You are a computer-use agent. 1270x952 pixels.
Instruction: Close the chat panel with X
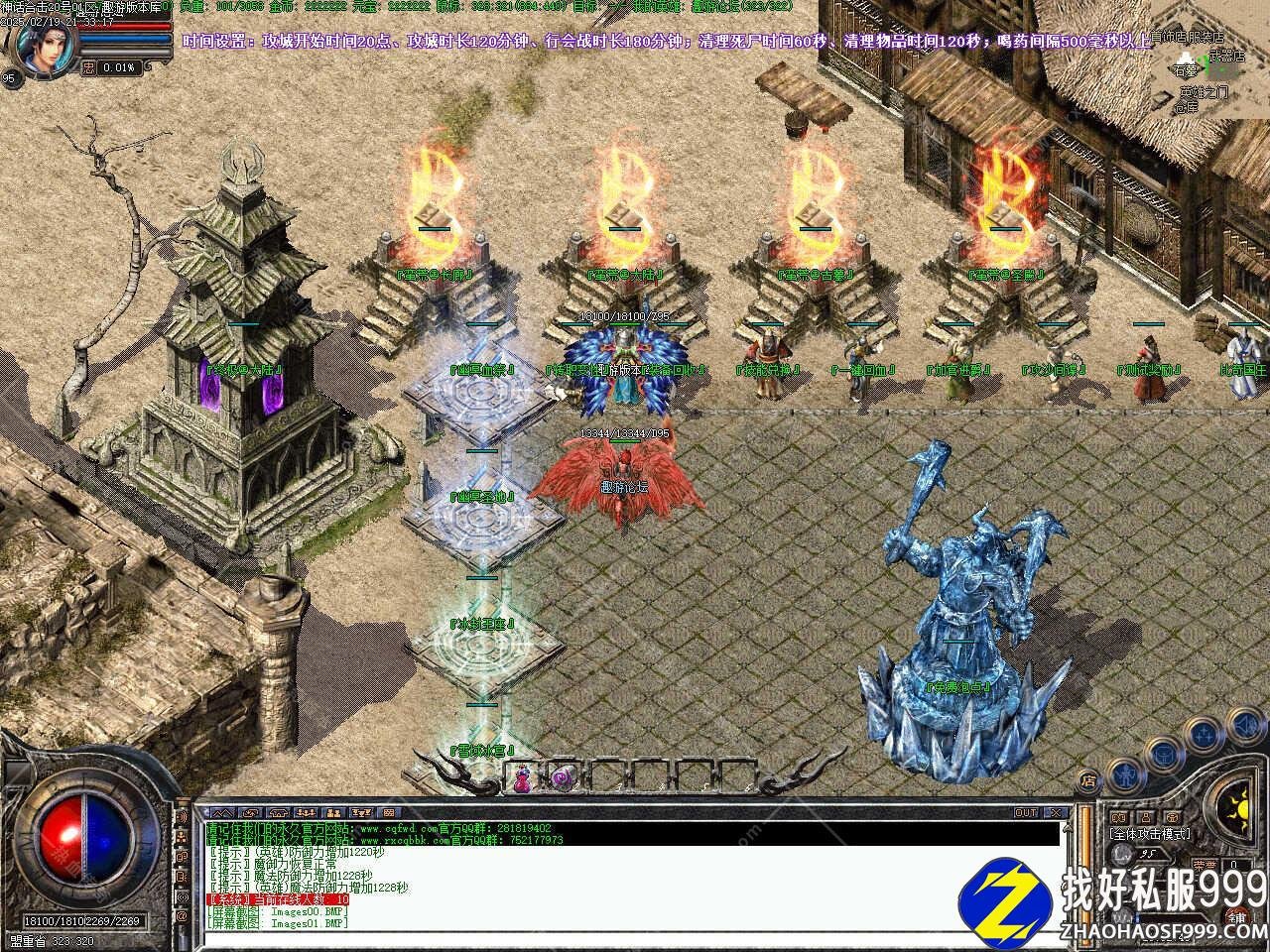tap(1055, 812)
